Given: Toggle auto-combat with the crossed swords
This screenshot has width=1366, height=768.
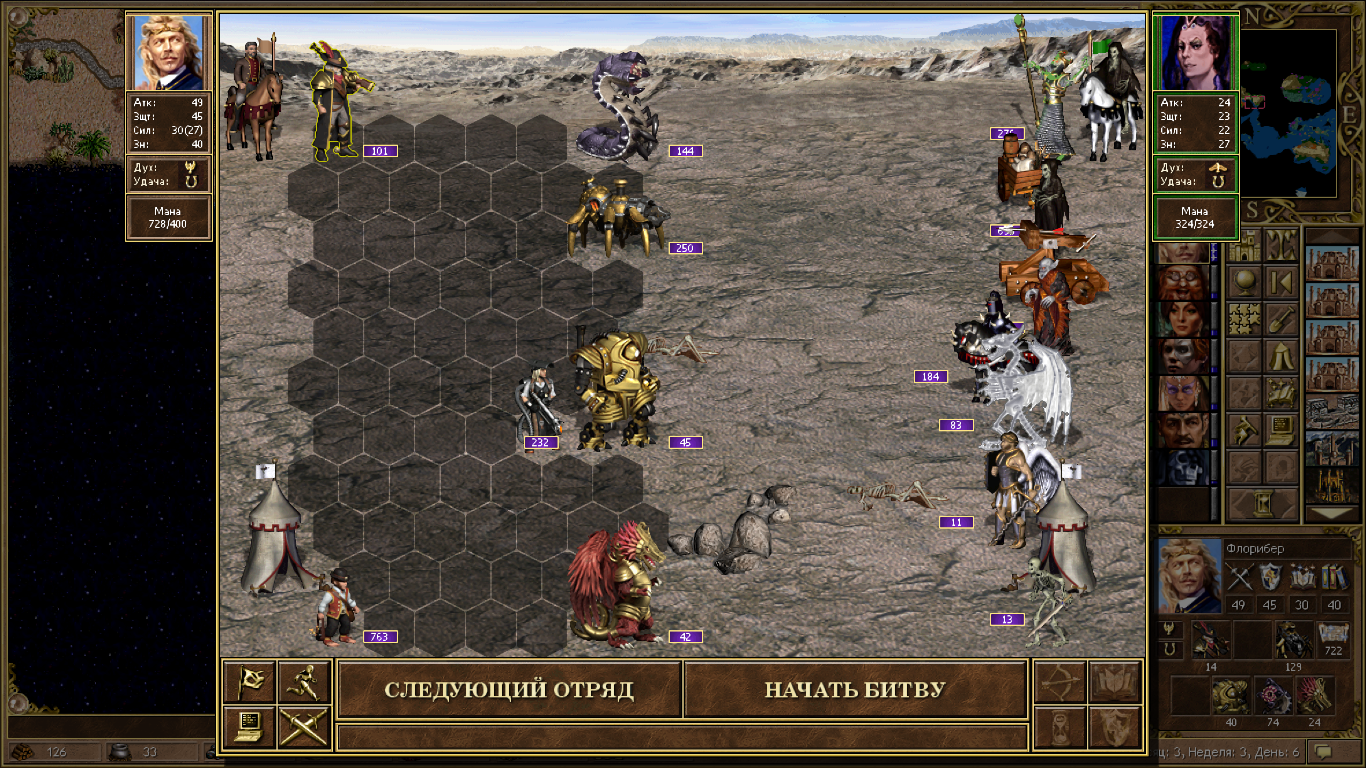Looking at the screenshot, I should 304,727.
